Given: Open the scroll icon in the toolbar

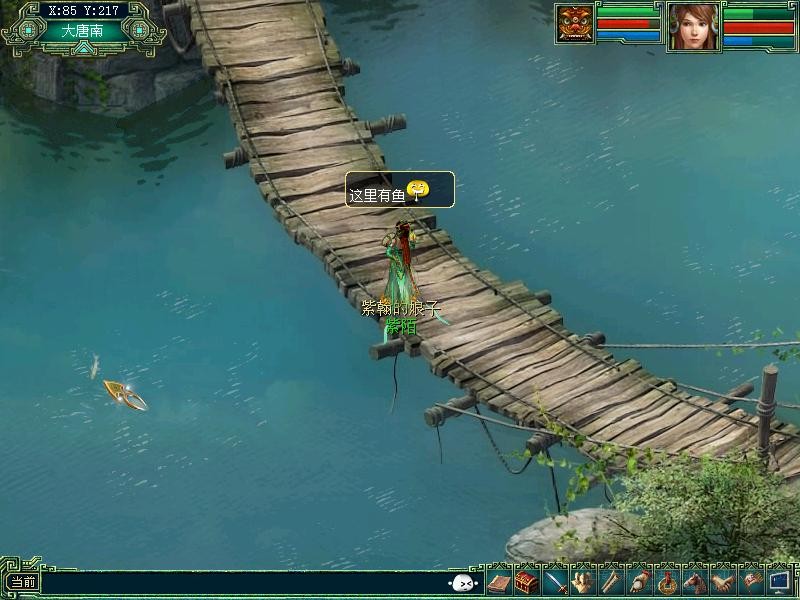Looking at the screenshot, I should [610, 581].
